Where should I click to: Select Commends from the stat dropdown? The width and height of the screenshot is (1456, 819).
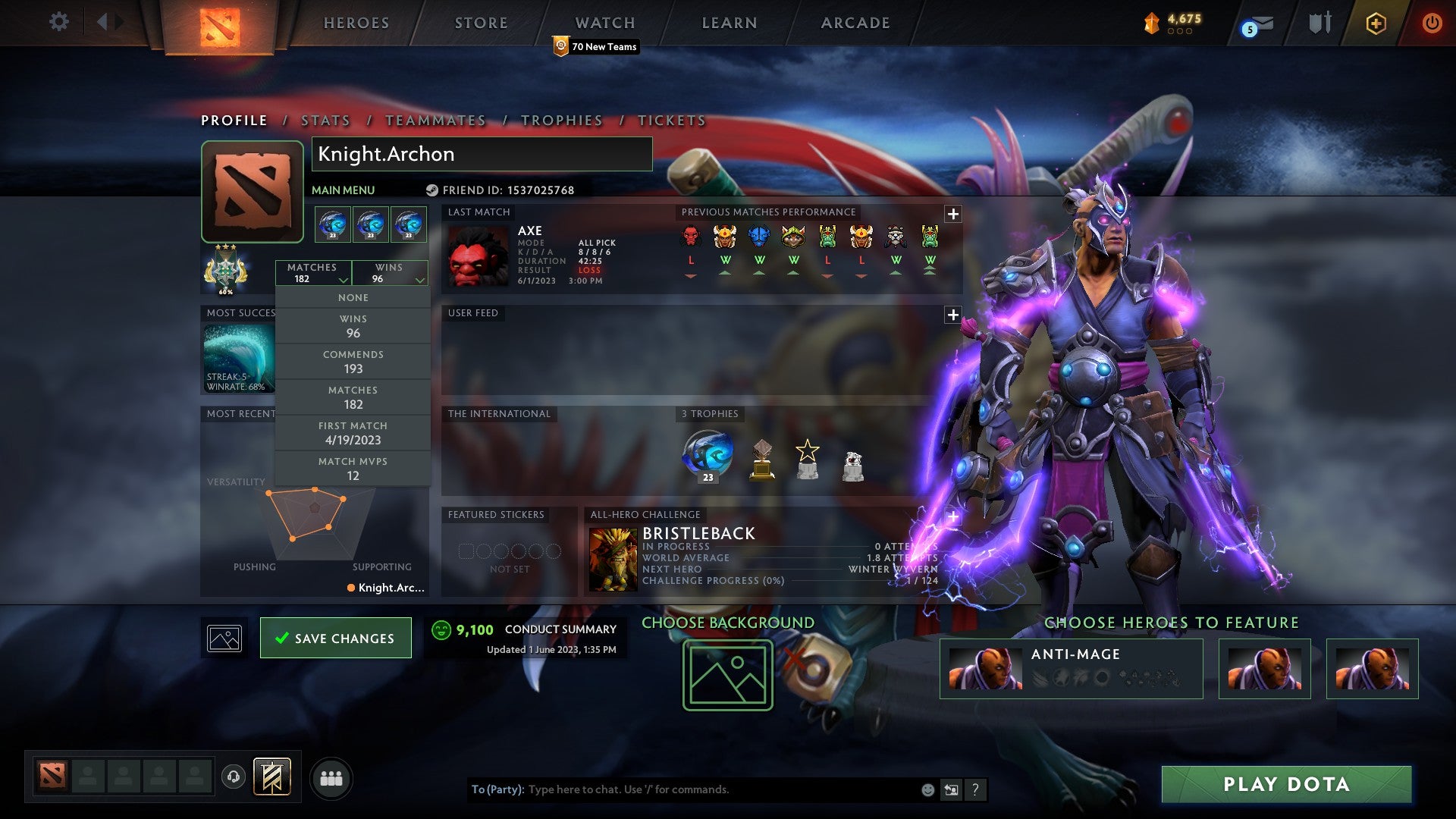click(353, 362)
